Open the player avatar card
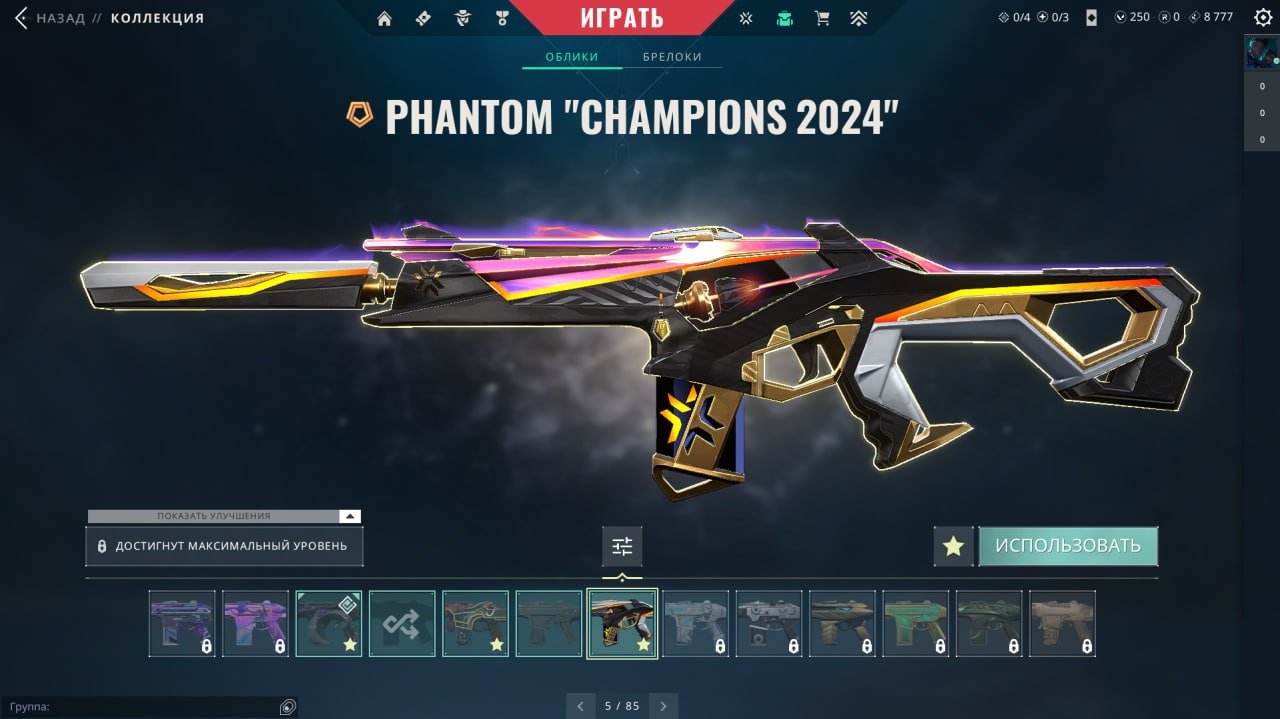The image size is (1280, 719). [x=1261, y=53]
